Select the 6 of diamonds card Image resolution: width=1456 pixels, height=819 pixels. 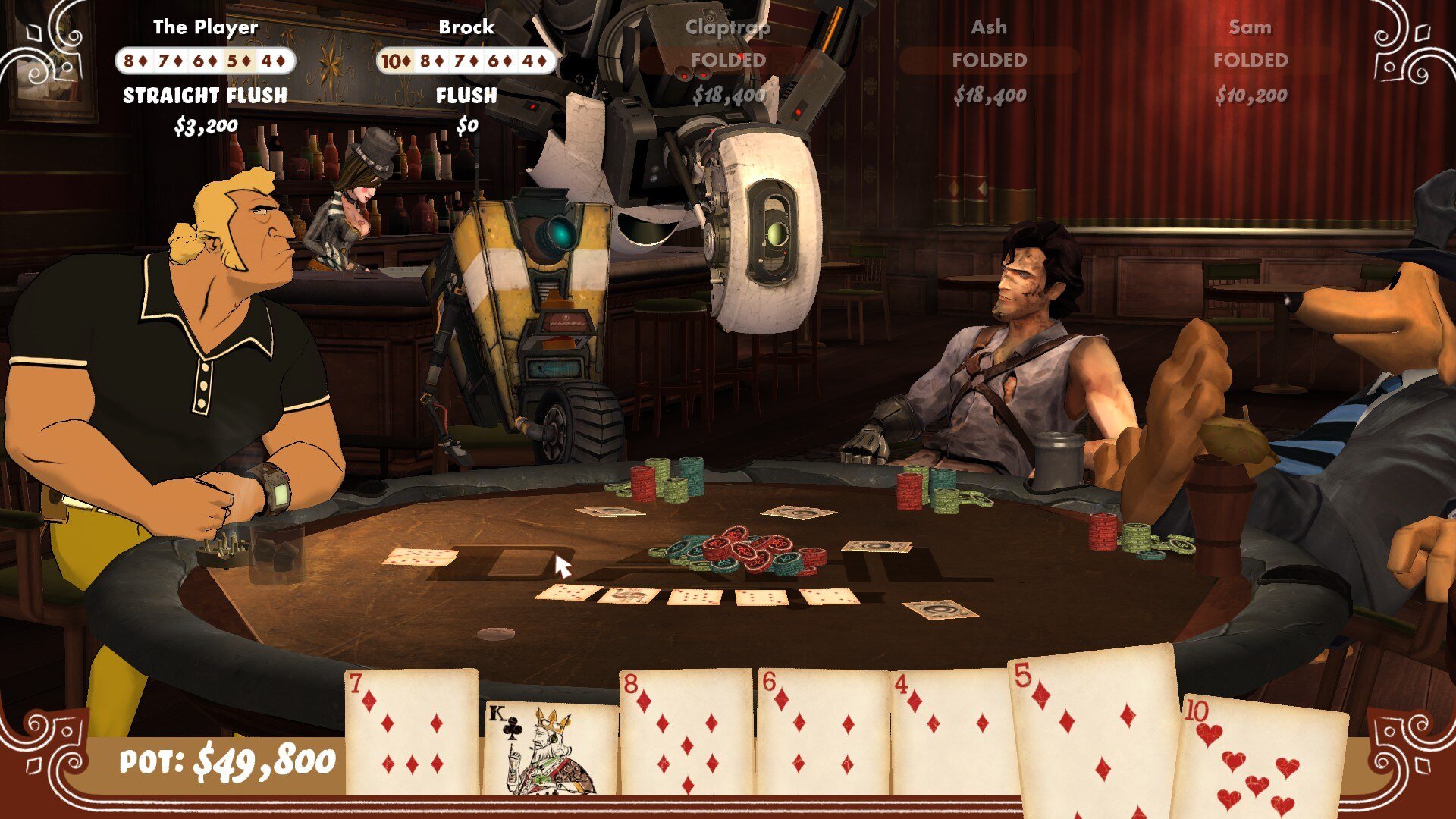point(822,732)
